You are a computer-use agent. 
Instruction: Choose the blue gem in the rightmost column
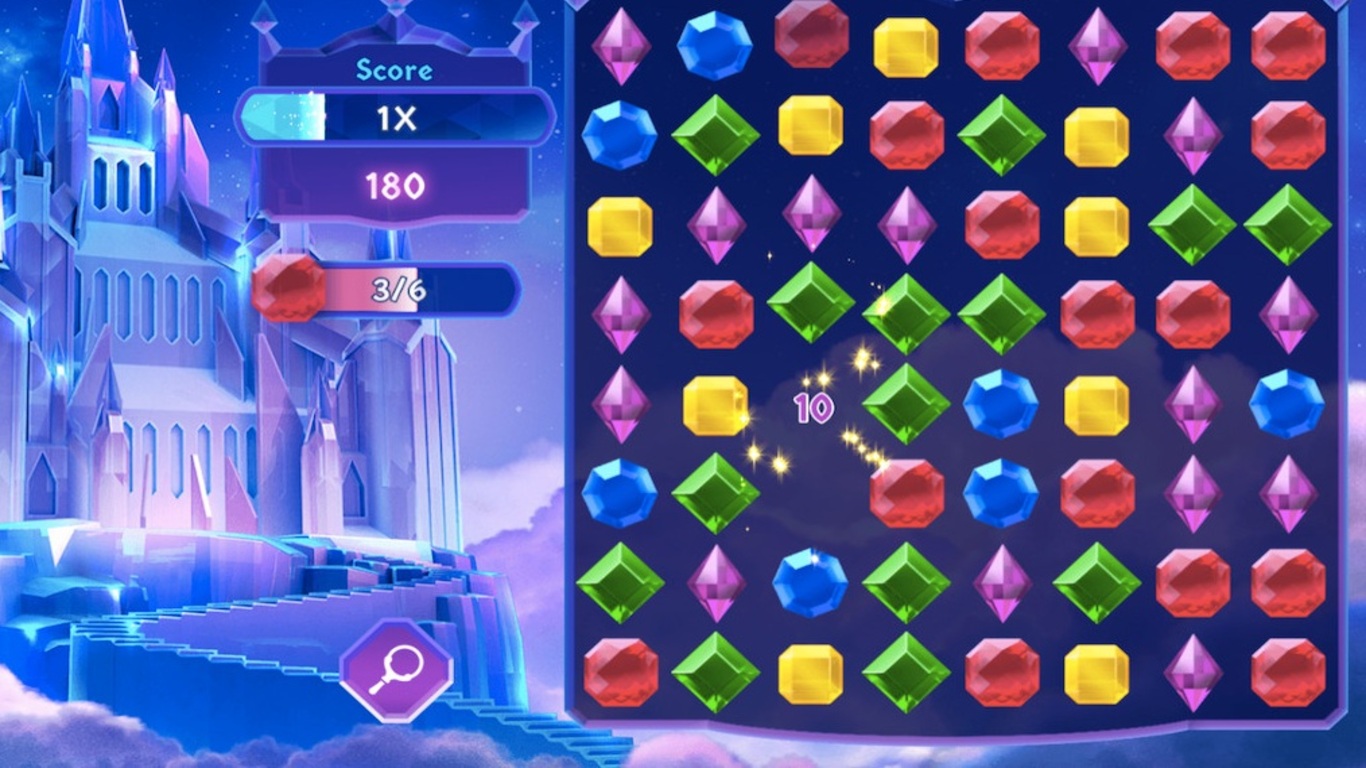point(1287,404)
